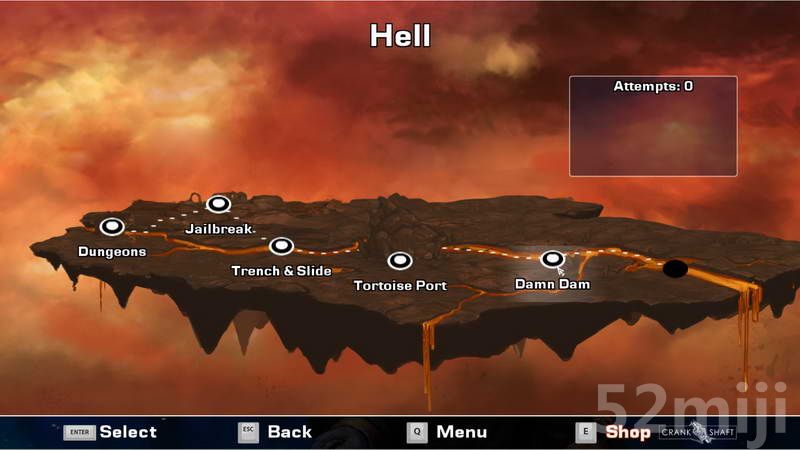This screenshot has width=800, height=450.
Task: Select the Dungeons level node
Action: (112, 227)
